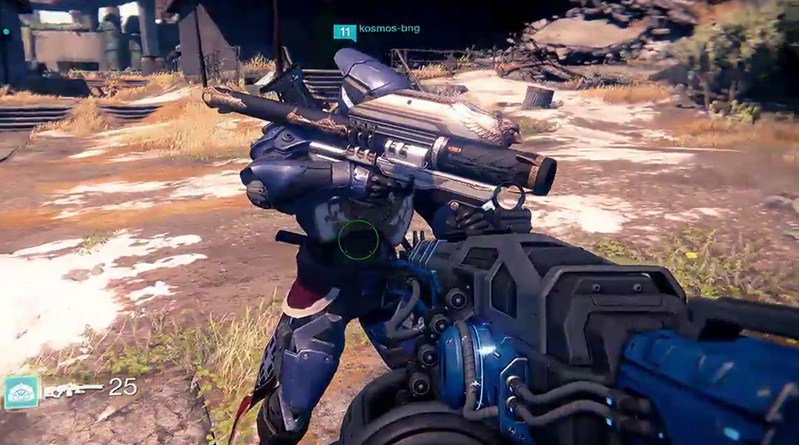The width and height of the screenshot is (799, 445).
Task: Select the kosmos-bng player nameplate
Action: pyautogui.click(x=375, y=30)
